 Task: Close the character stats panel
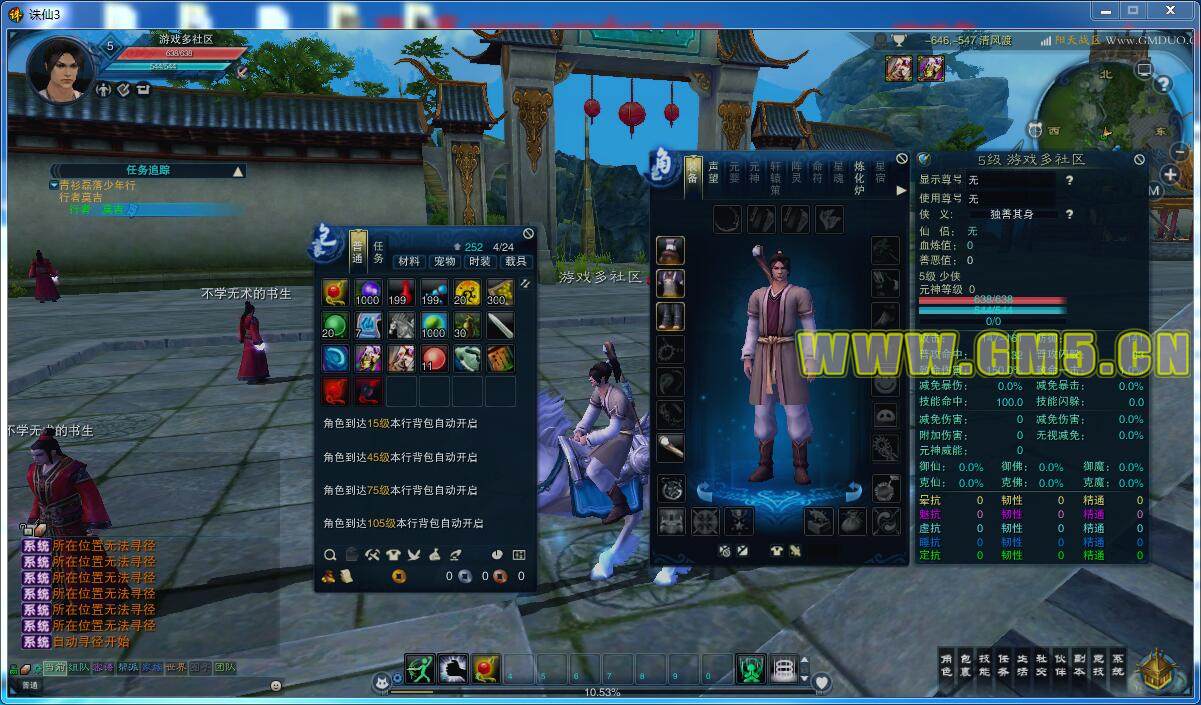point(1139,159)
